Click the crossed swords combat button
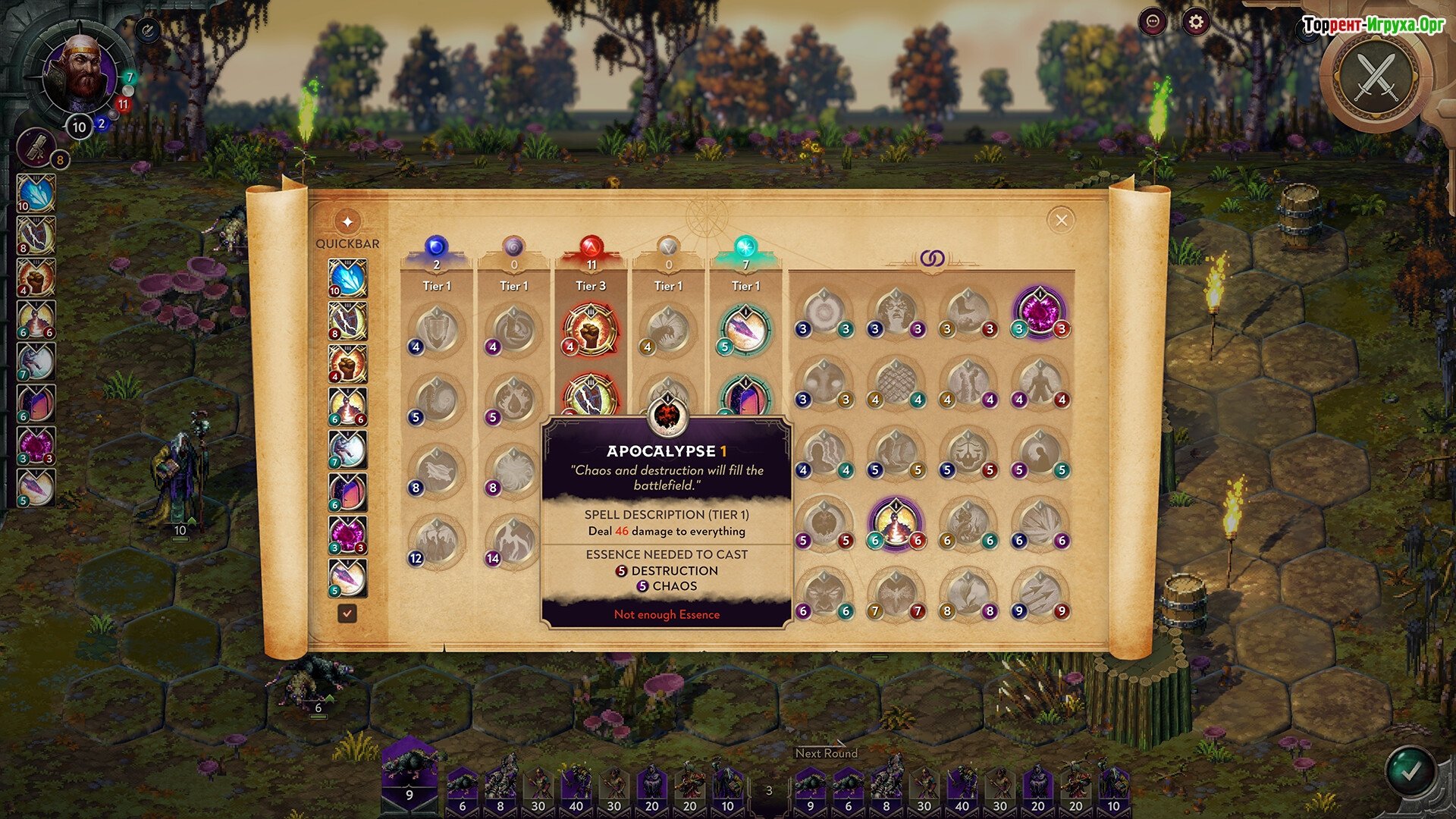The image size is (1456, 819). pyautogui.click(x=1376, y=76)
